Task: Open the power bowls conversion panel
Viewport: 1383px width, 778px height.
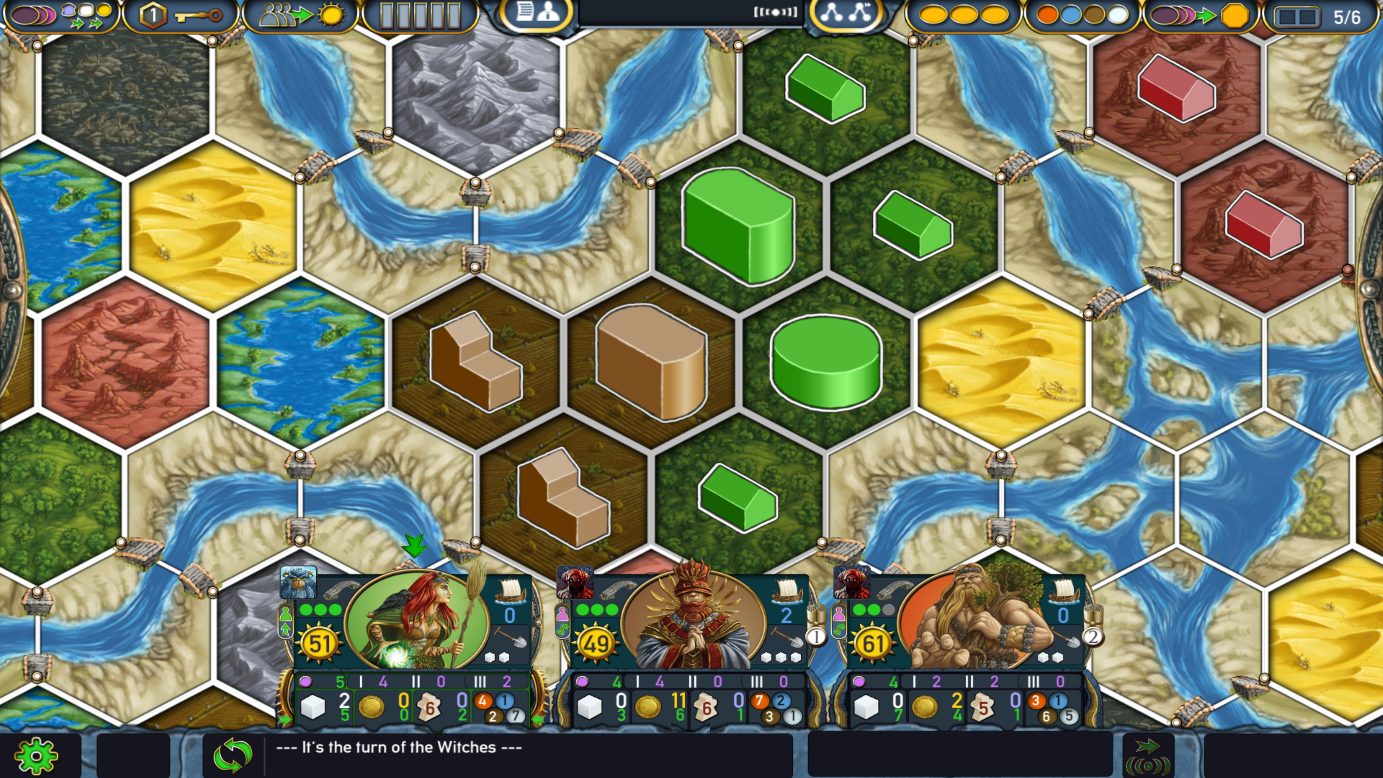Action: click(60, 16)
